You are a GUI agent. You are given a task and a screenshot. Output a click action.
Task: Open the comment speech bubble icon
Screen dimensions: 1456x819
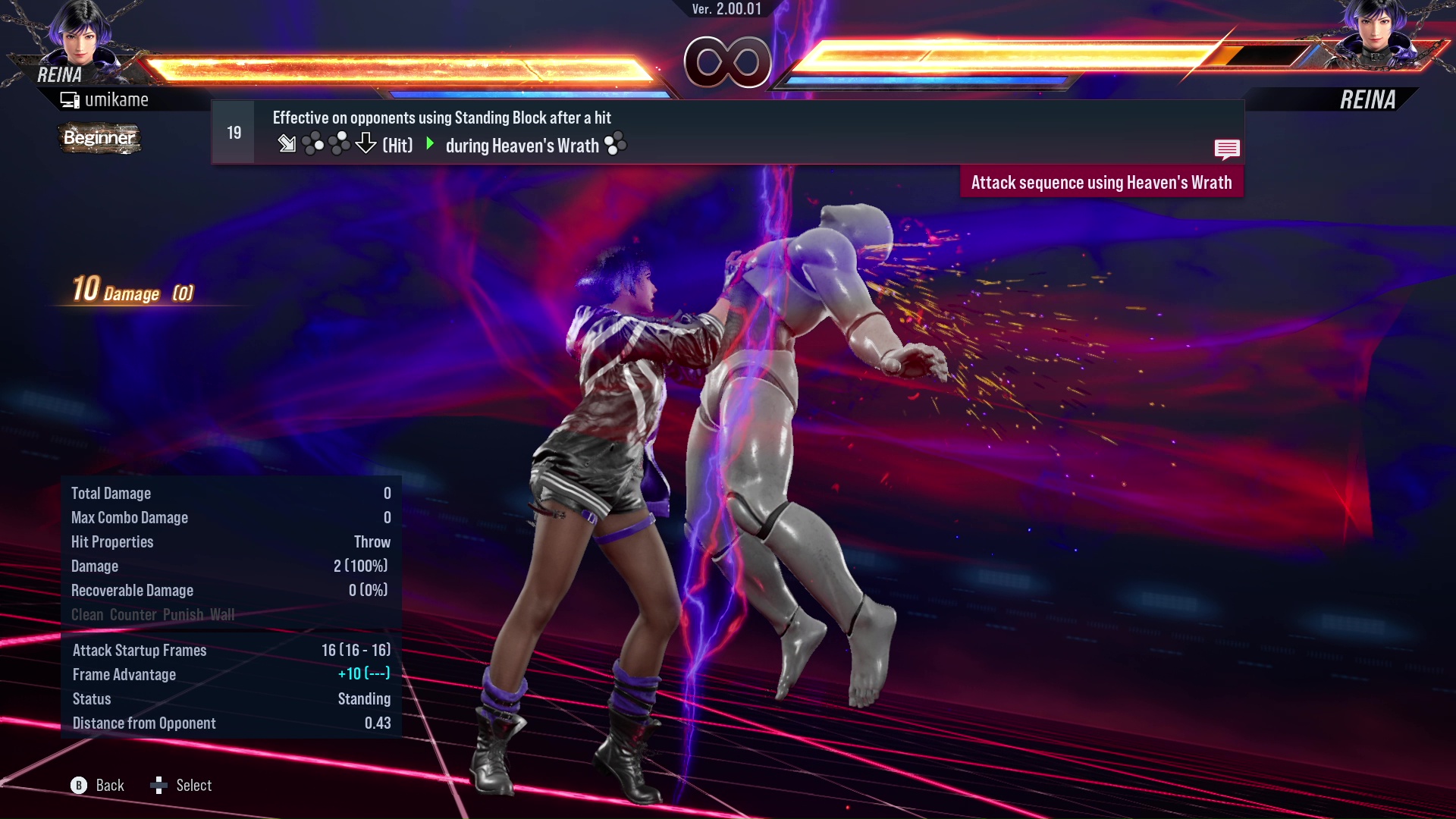coord(1227,149)
